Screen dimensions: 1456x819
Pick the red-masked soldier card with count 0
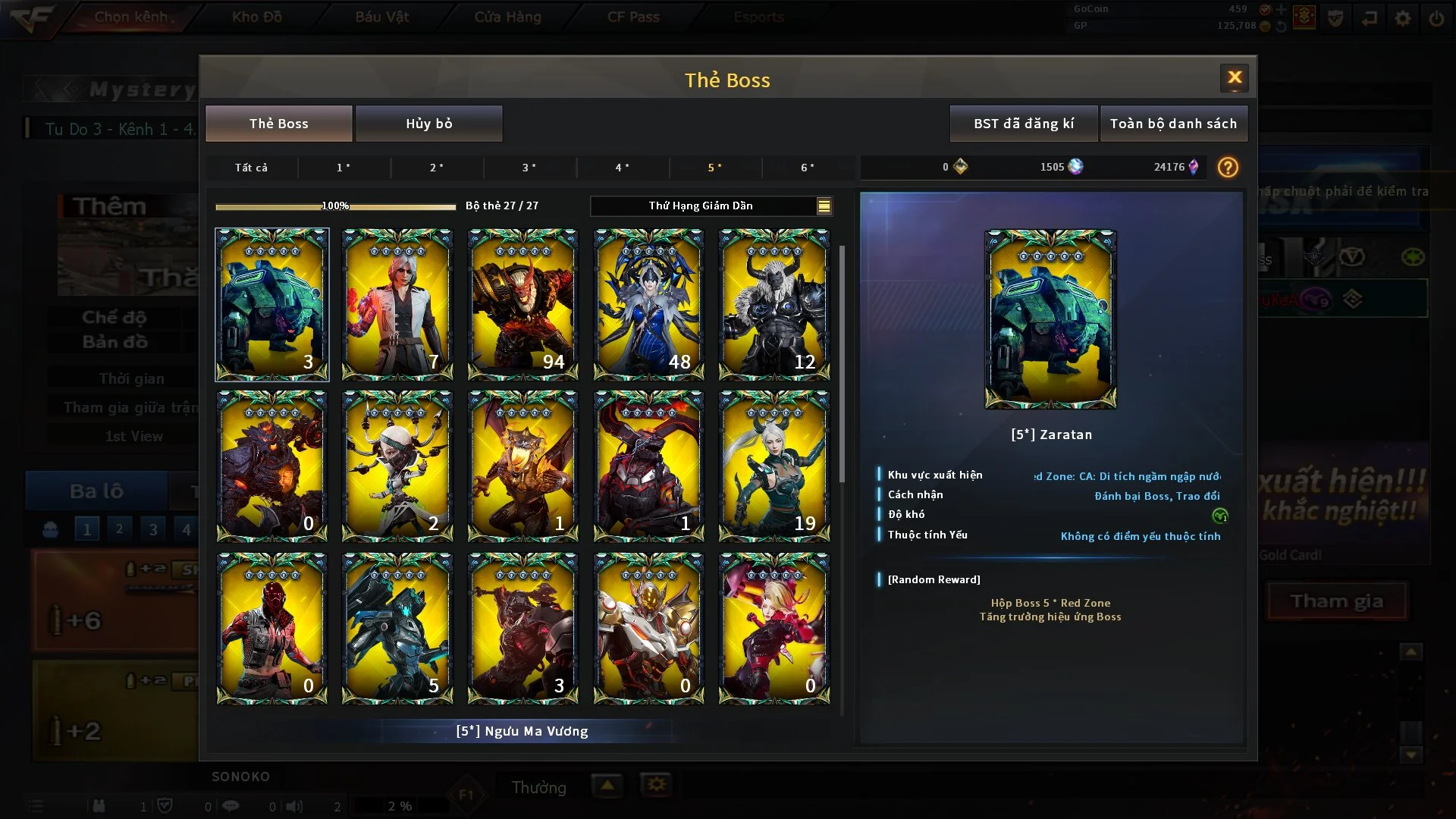pos(272,628)
